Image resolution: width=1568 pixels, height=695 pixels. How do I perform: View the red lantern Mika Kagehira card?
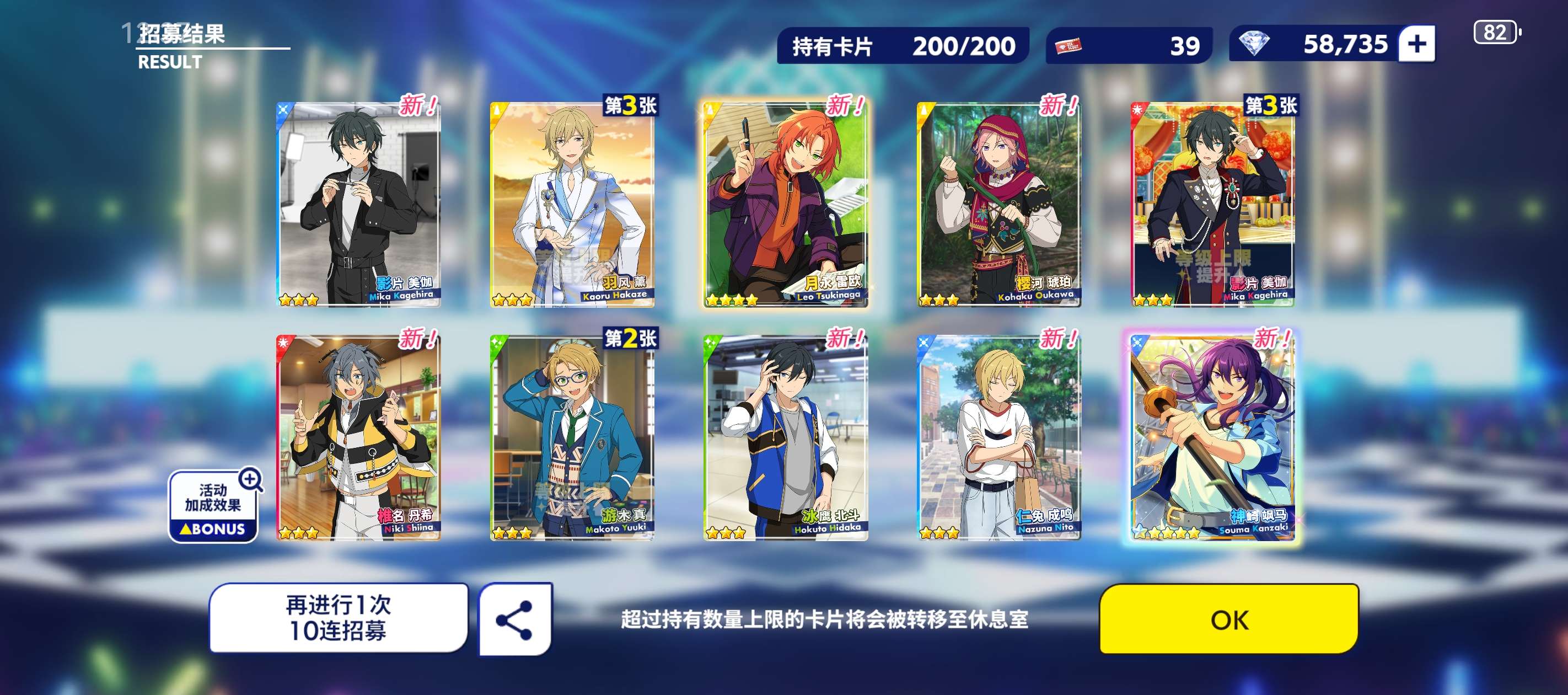coord(1212,204)
